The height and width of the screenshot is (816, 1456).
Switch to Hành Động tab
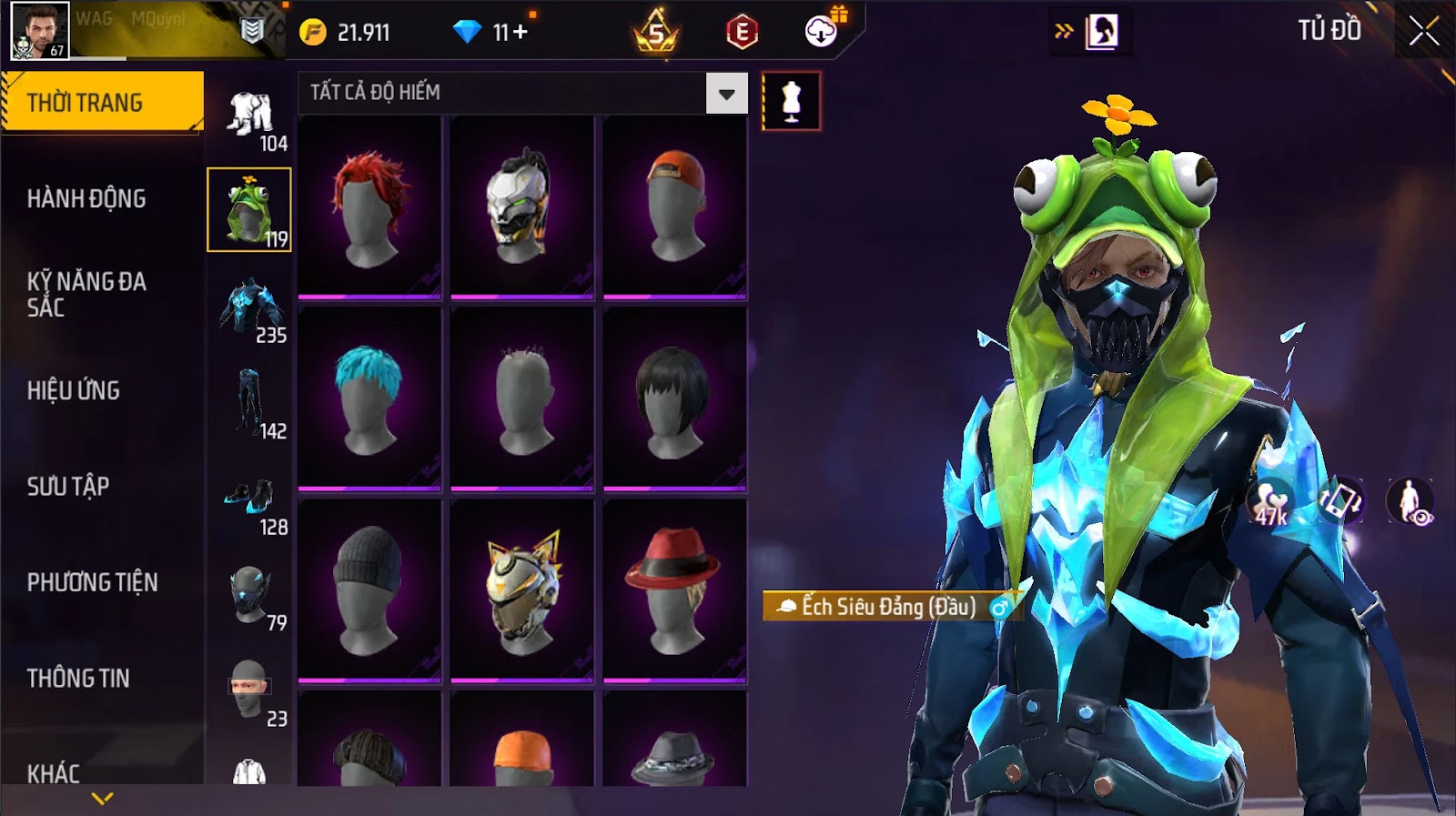(x=86, y=198)
